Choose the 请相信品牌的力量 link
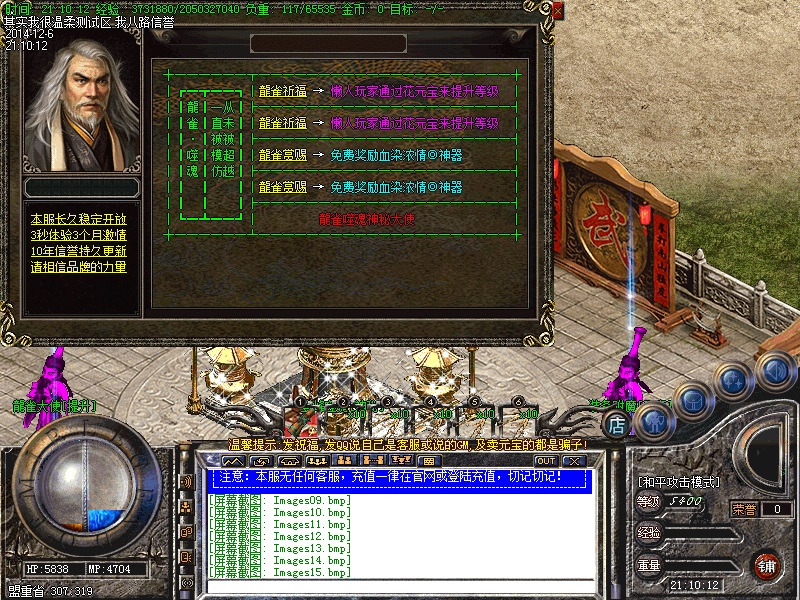 pos(78,267)
